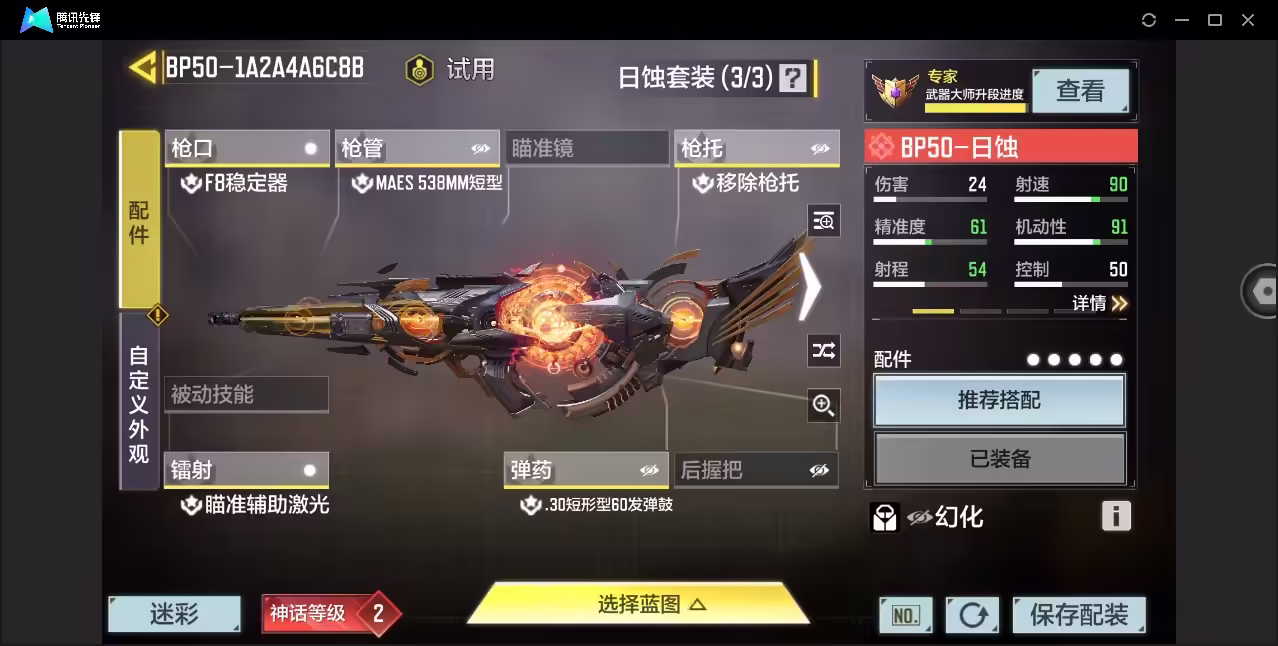Go back using the yellow arrow
1278x646 pixels.
[x=143, y=68]
